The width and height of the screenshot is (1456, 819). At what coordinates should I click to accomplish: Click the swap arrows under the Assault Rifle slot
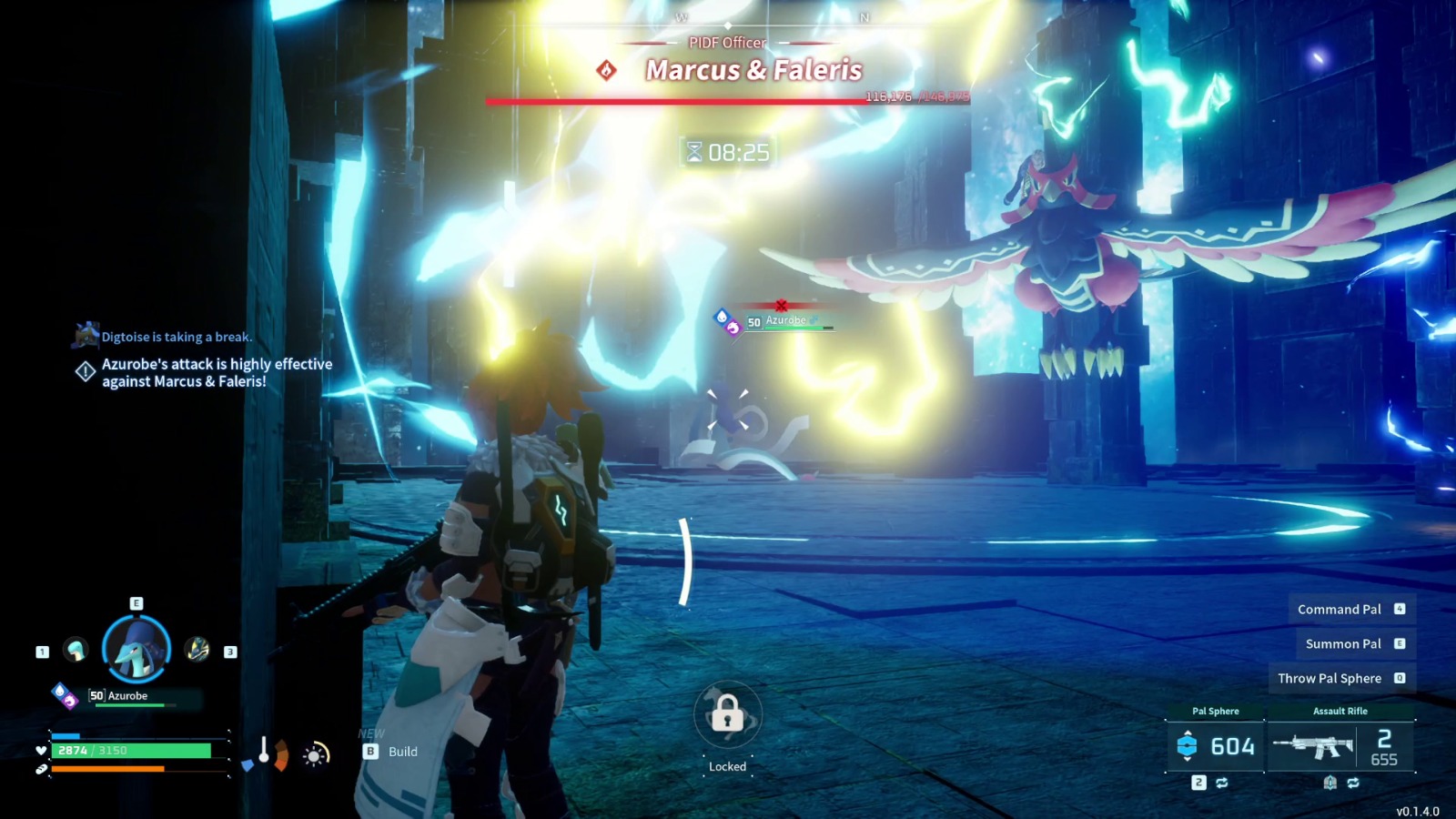[x=1353, y=783]
